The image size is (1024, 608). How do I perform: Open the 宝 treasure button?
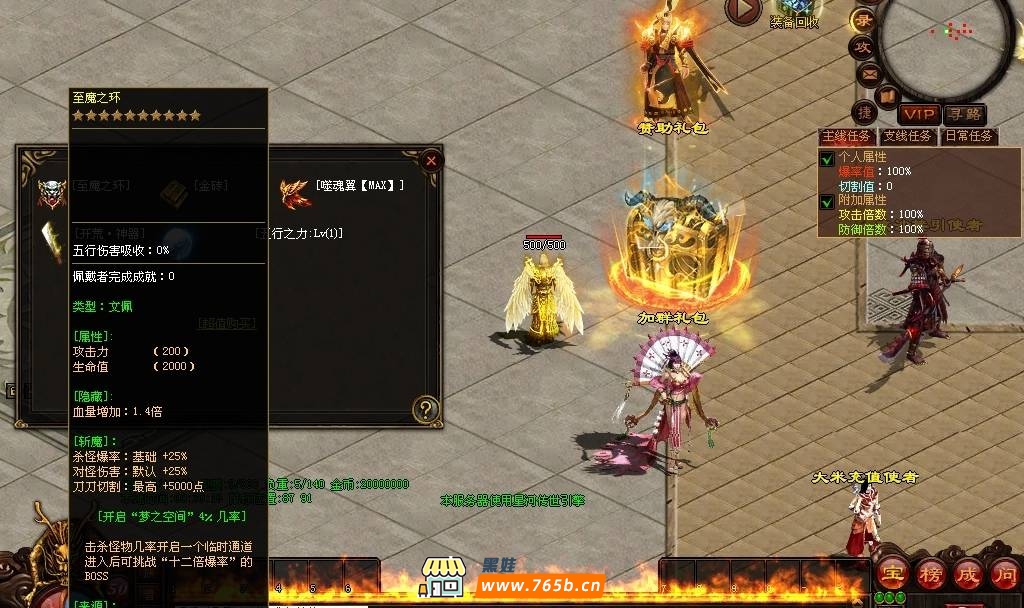click(892, 574)
